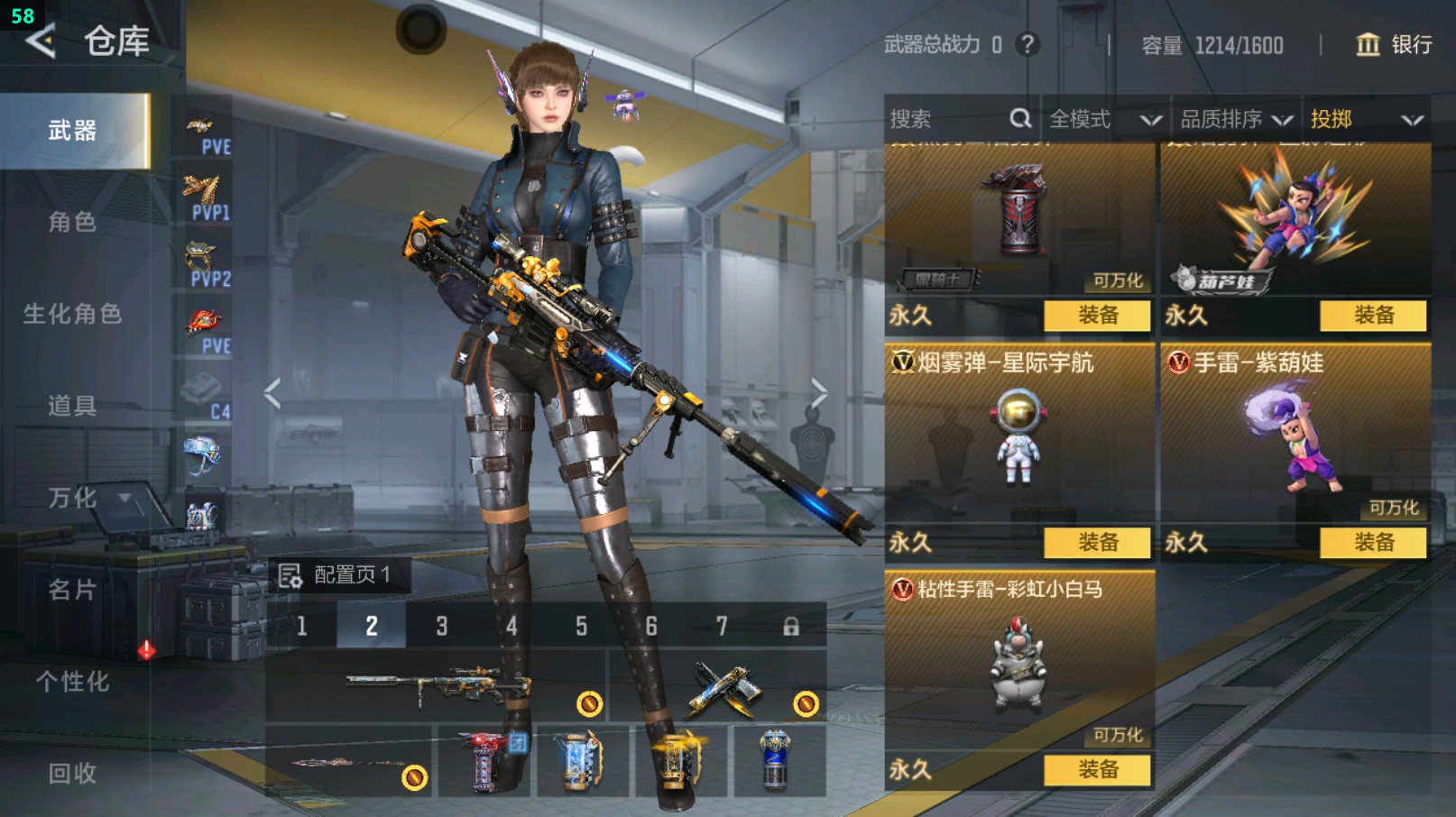Select the 道具 category
The width and height of the screenshot is (1456, 817).
72,406
